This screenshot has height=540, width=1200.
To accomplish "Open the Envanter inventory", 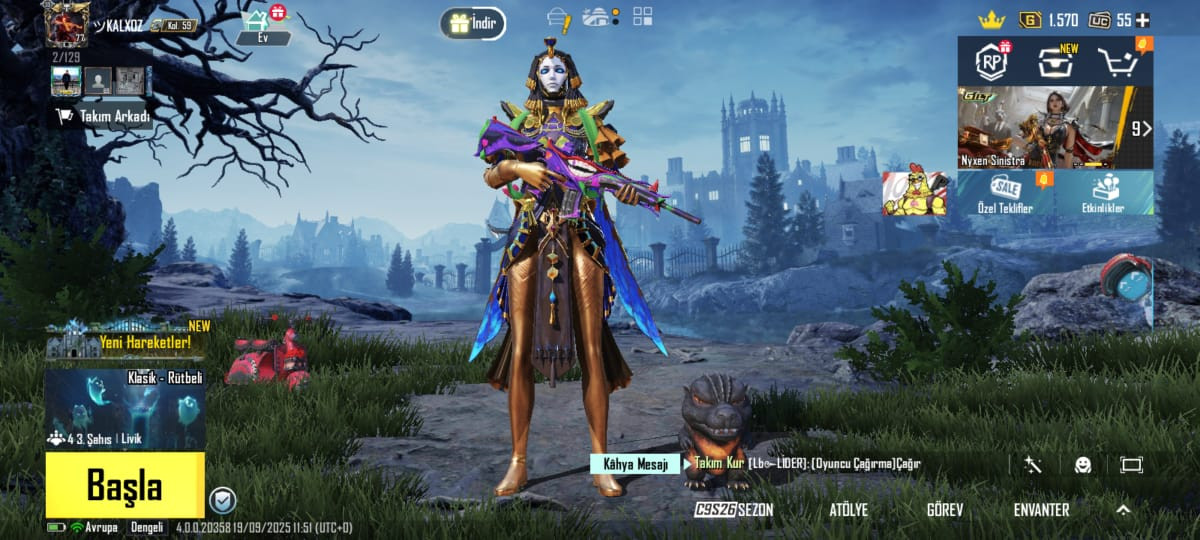I will click(1041, 510).
